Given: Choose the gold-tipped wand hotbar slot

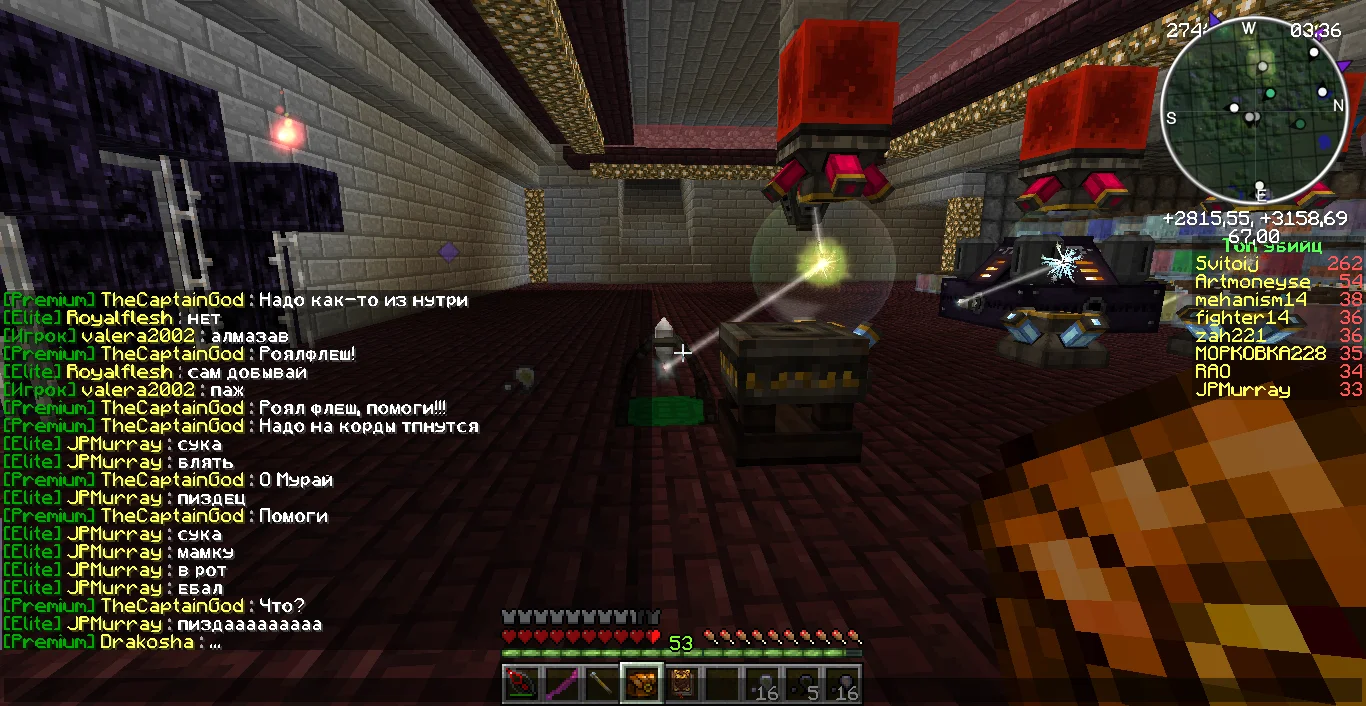Looking at the screenshot, I should 601,685.
